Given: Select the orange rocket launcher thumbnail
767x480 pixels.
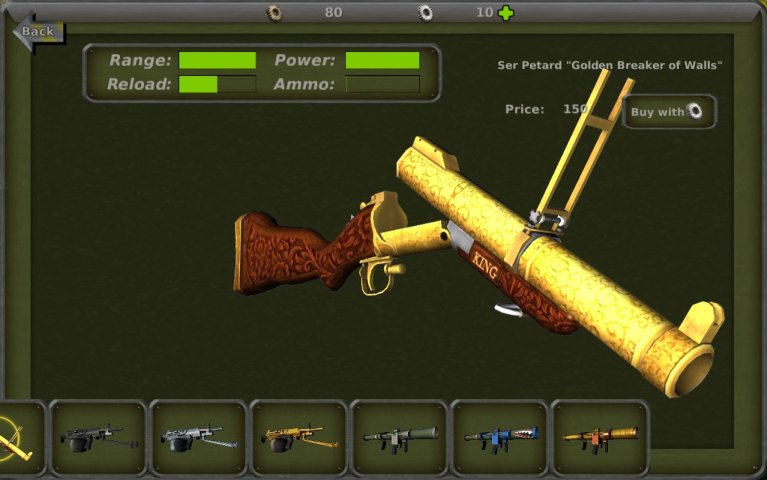Looking at the screenshot, I should click(600, 437).
